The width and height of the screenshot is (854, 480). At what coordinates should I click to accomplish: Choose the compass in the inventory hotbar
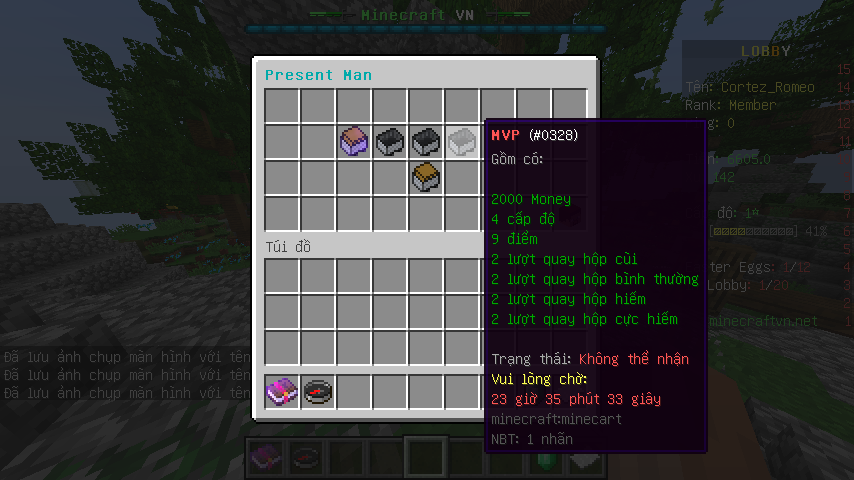pyautogui.click(x=318, y=391)
